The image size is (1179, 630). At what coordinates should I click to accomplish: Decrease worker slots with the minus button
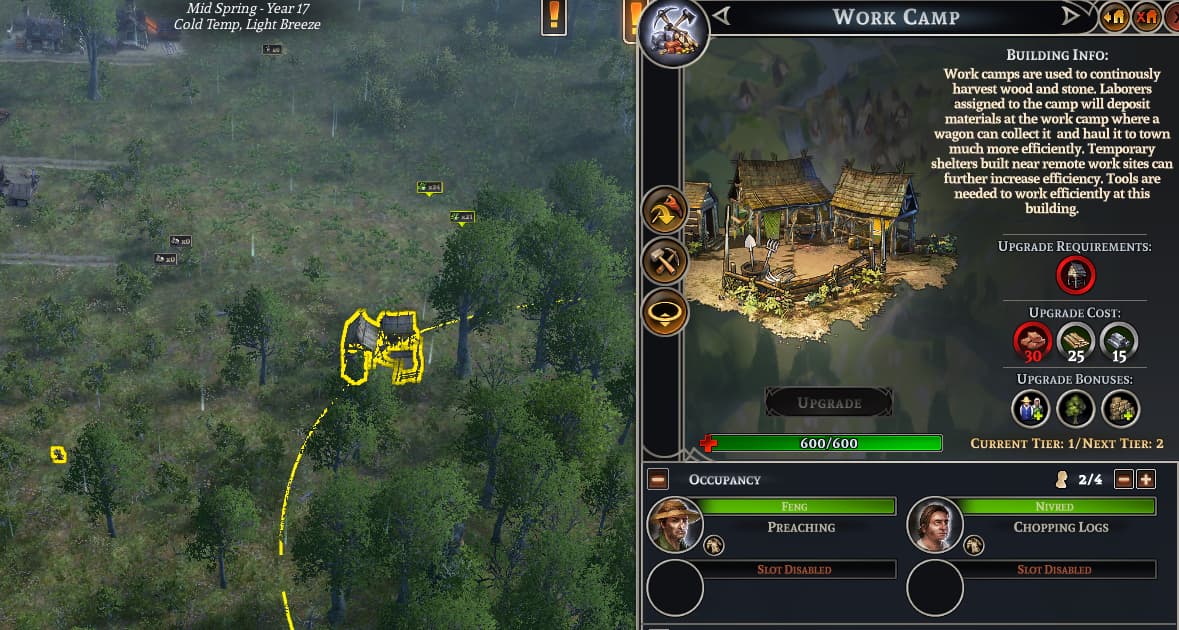coord(1124,479)
